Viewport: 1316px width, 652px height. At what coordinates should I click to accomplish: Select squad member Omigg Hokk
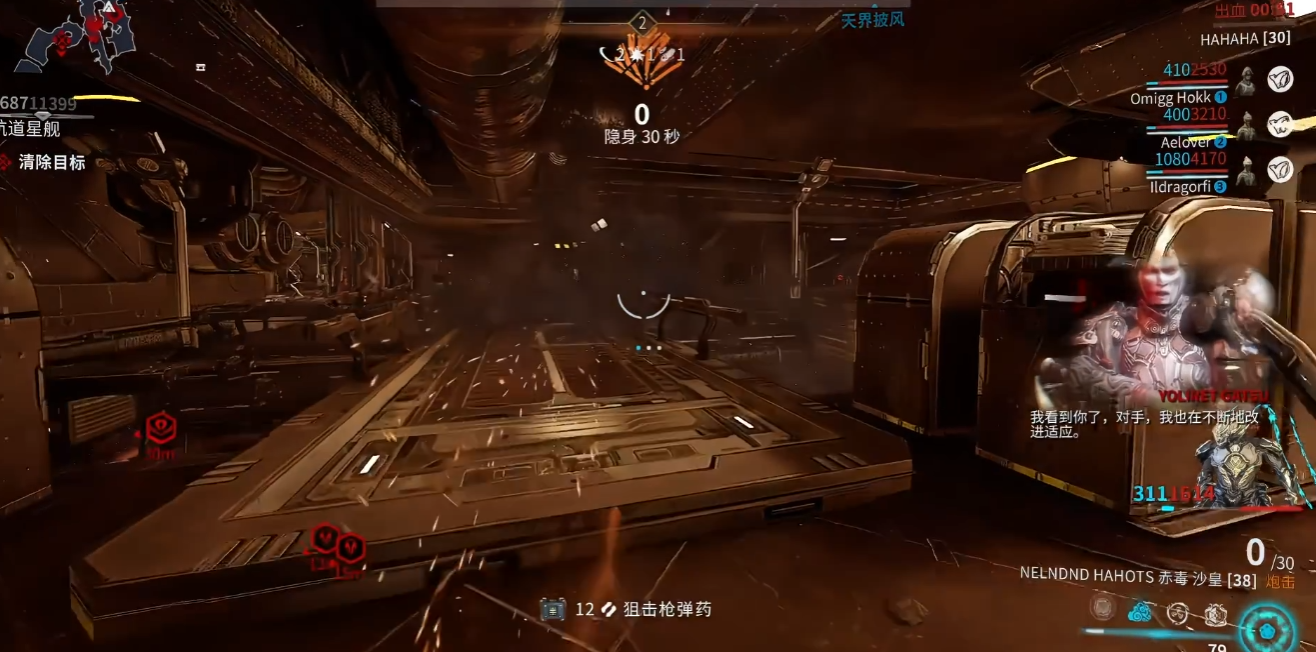tap(1170, 98)
